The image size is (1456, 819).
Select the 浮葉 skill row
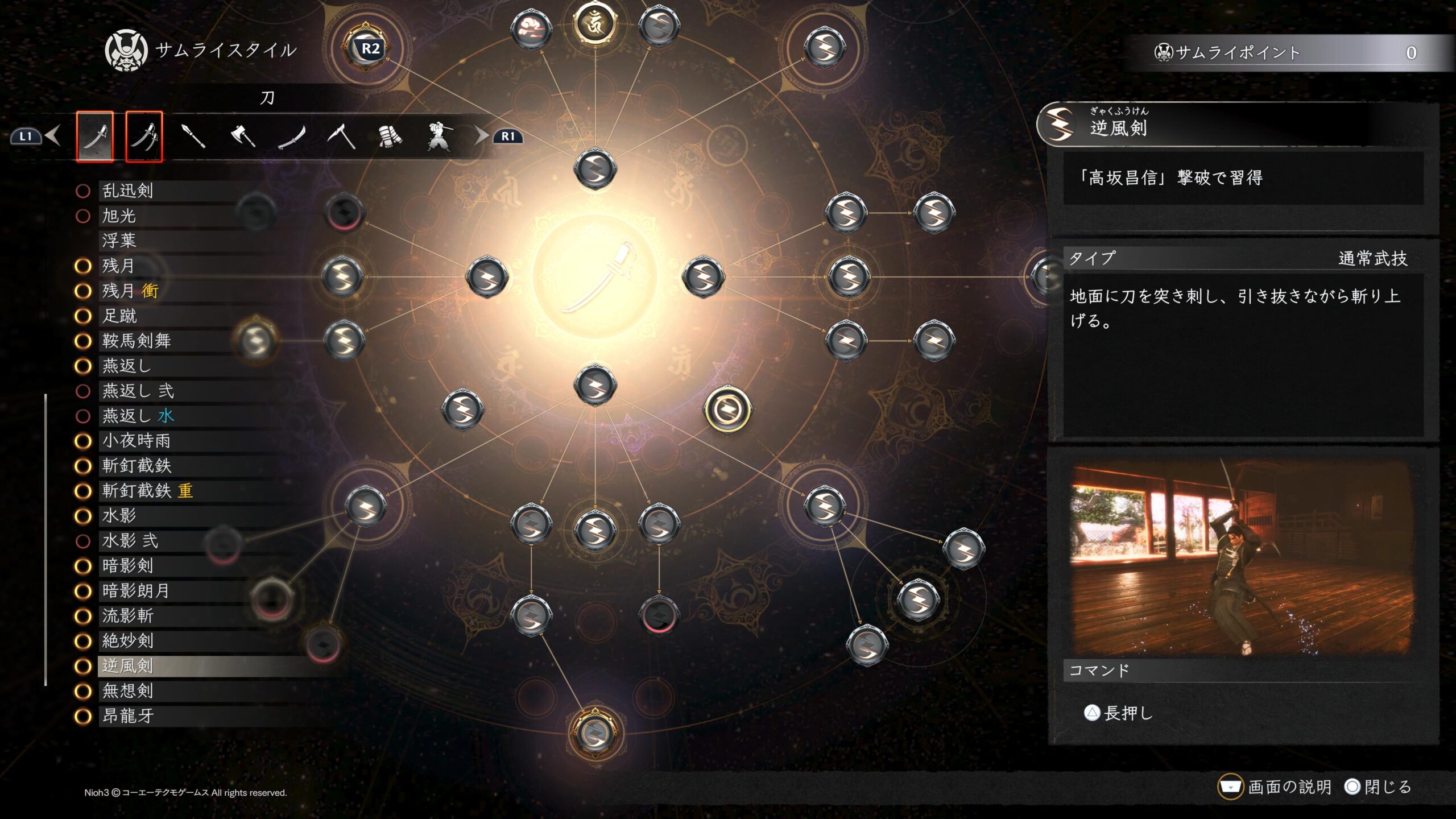[119, 241]
